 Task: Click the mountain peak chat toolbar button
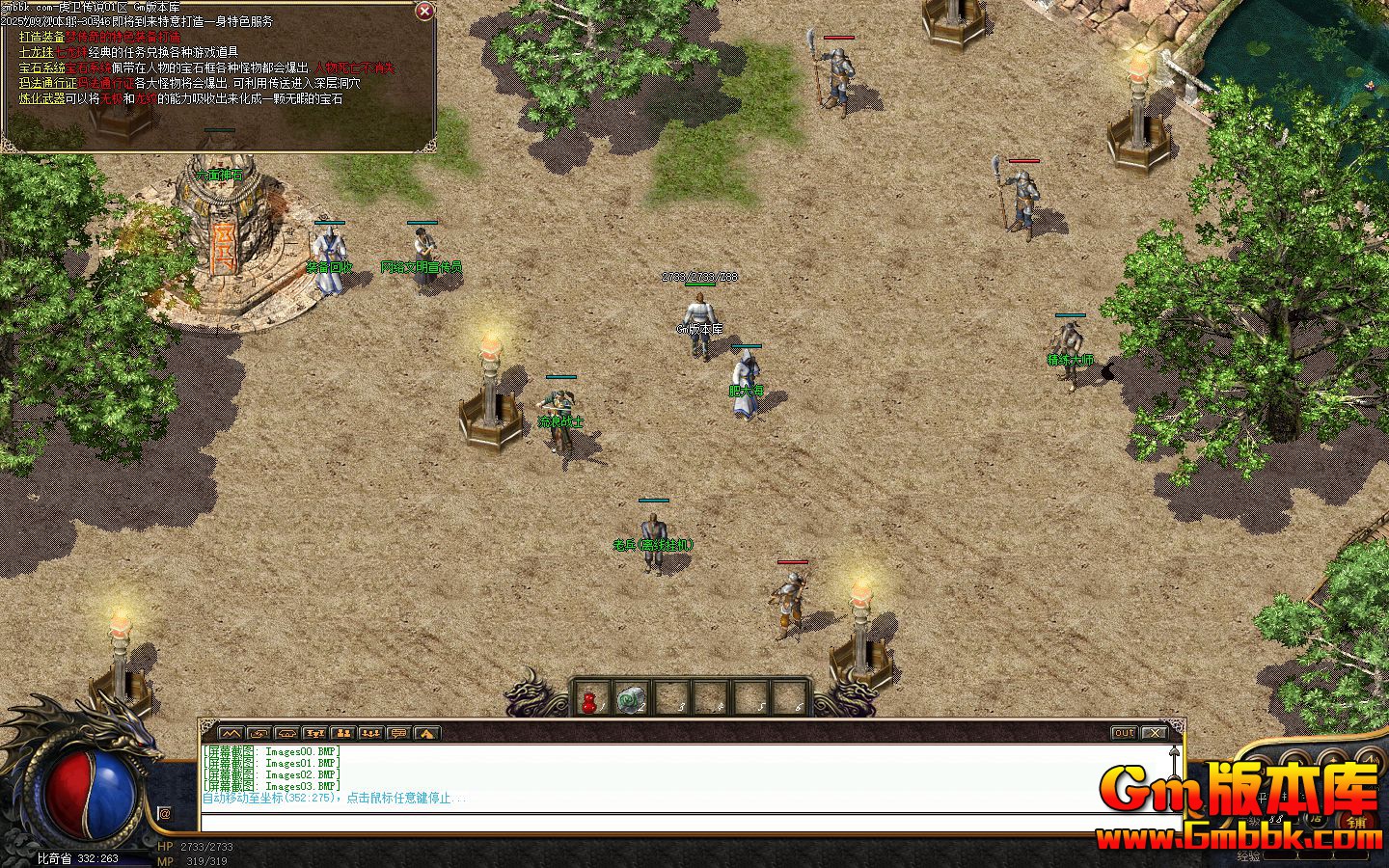pyautogui.click(x=231, y=733)
